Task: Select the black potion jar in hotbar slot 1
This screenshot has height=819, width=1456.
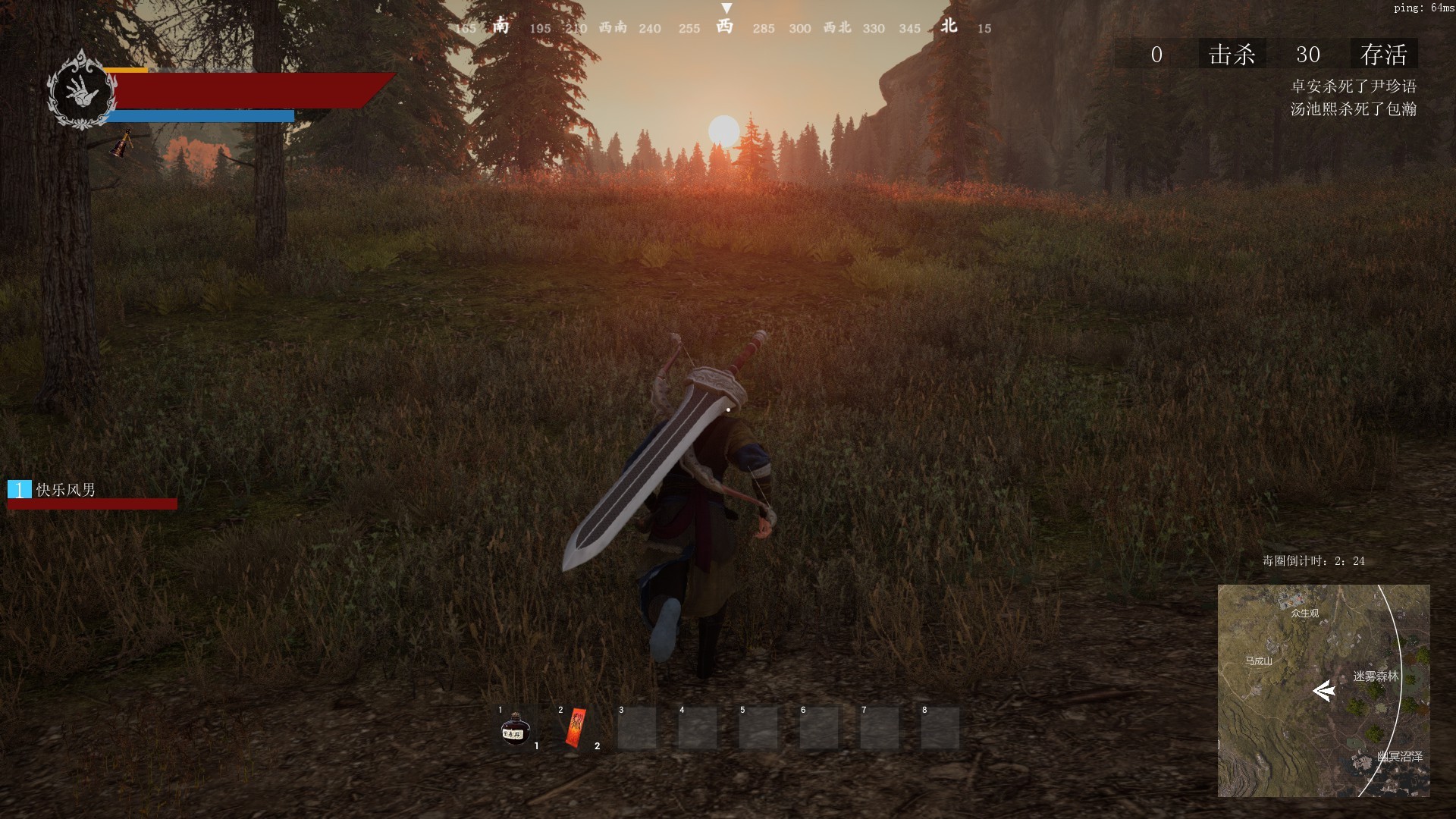Action: (515, 730)
